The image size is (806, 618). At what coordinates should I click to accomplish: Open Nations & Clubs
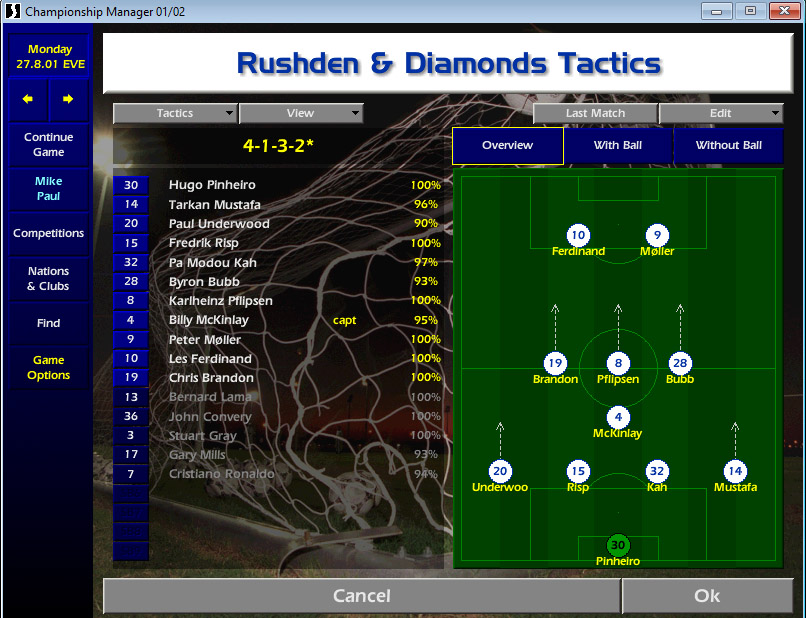pos(49,279)
